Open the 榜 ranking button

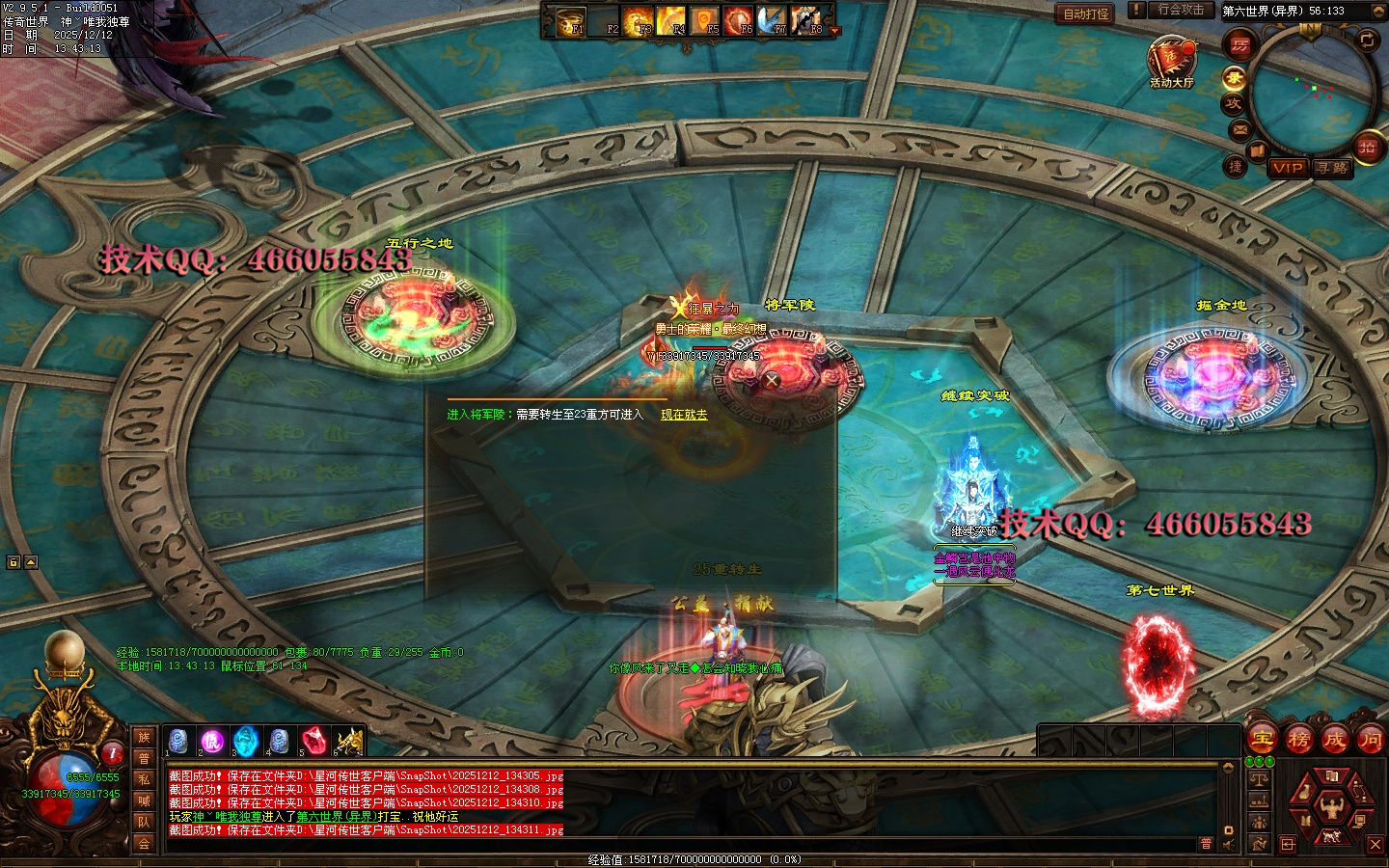(x=1298, y=740)
